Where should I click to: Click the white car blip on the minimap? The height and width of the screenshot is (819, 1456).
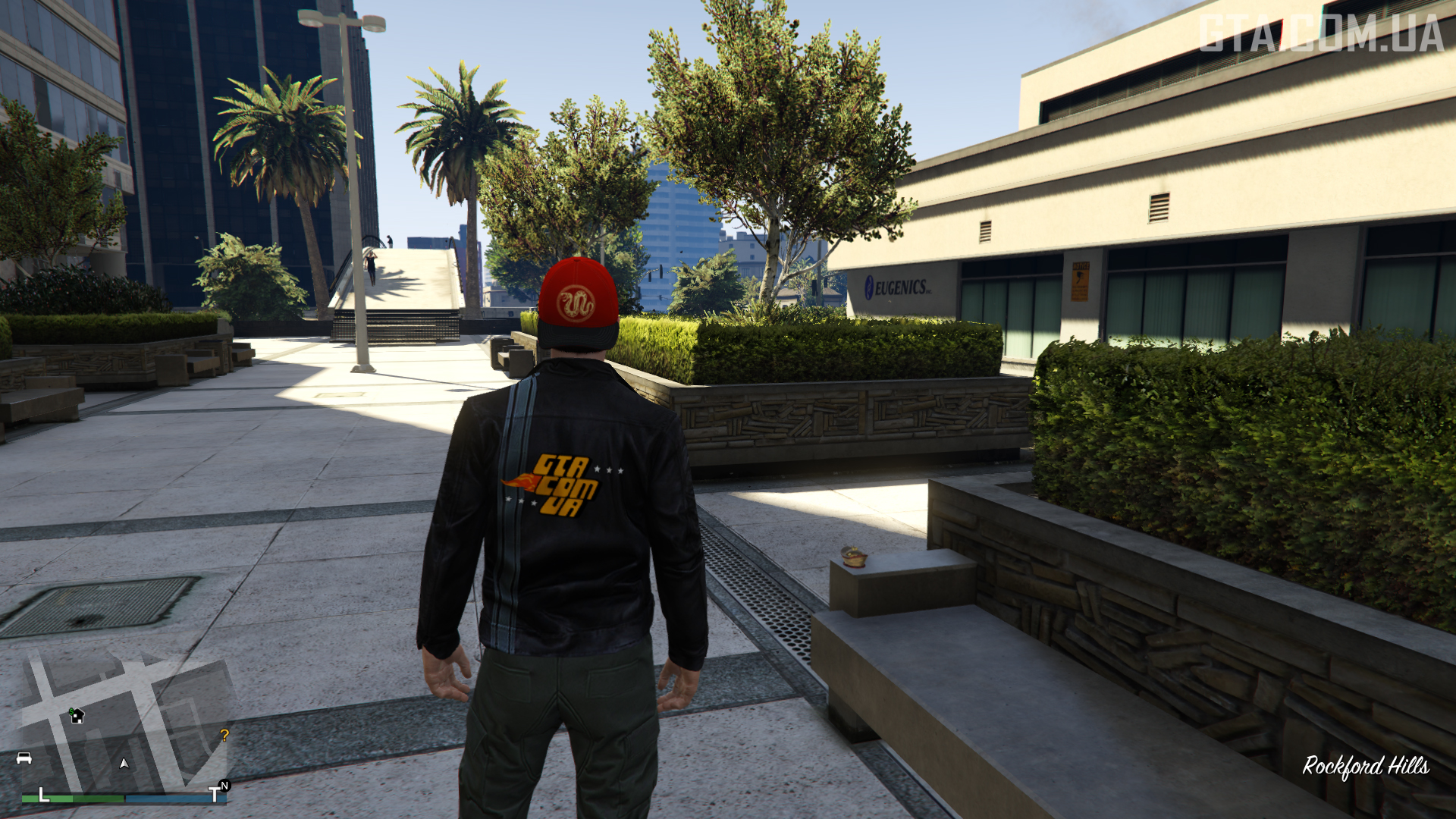[24, 758]
